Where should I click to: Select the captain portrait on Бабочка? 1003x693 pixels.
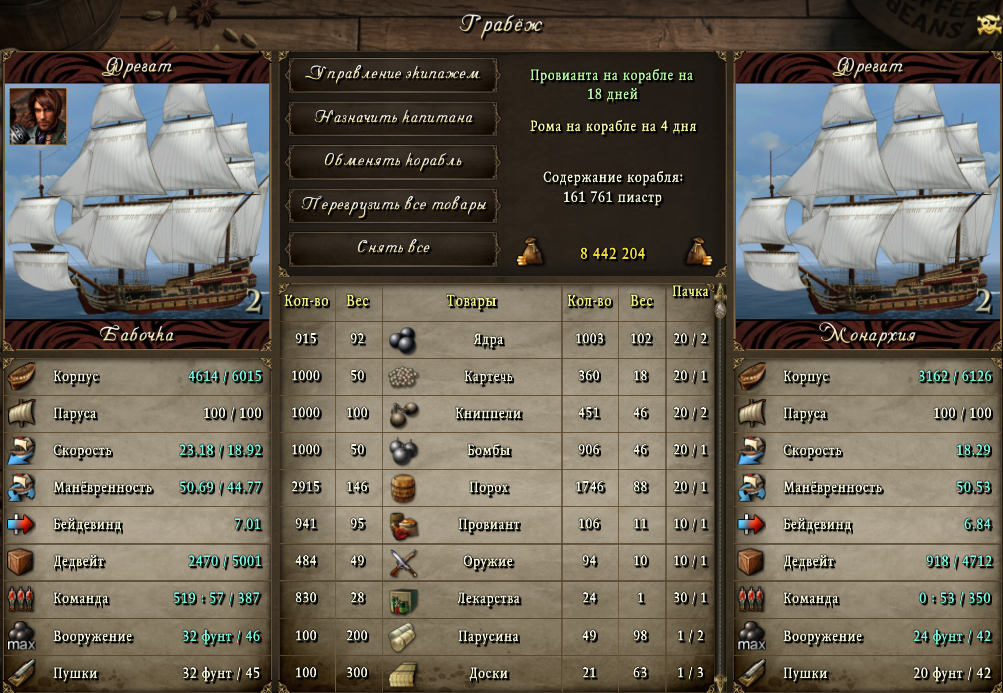point(38,116)
